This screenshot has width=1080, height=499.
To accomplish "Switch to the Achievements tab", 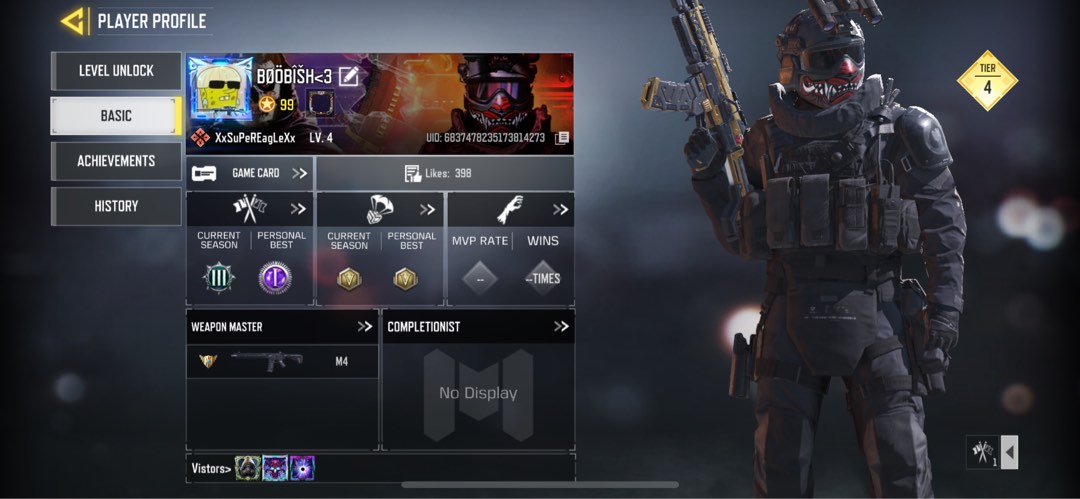I will 116,161.
